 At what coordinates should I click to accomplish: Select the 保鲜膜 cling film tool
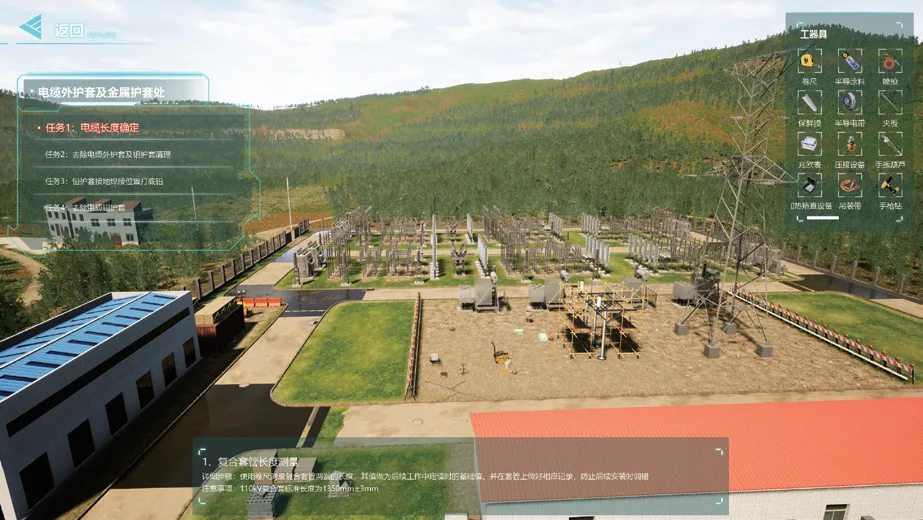809,102
